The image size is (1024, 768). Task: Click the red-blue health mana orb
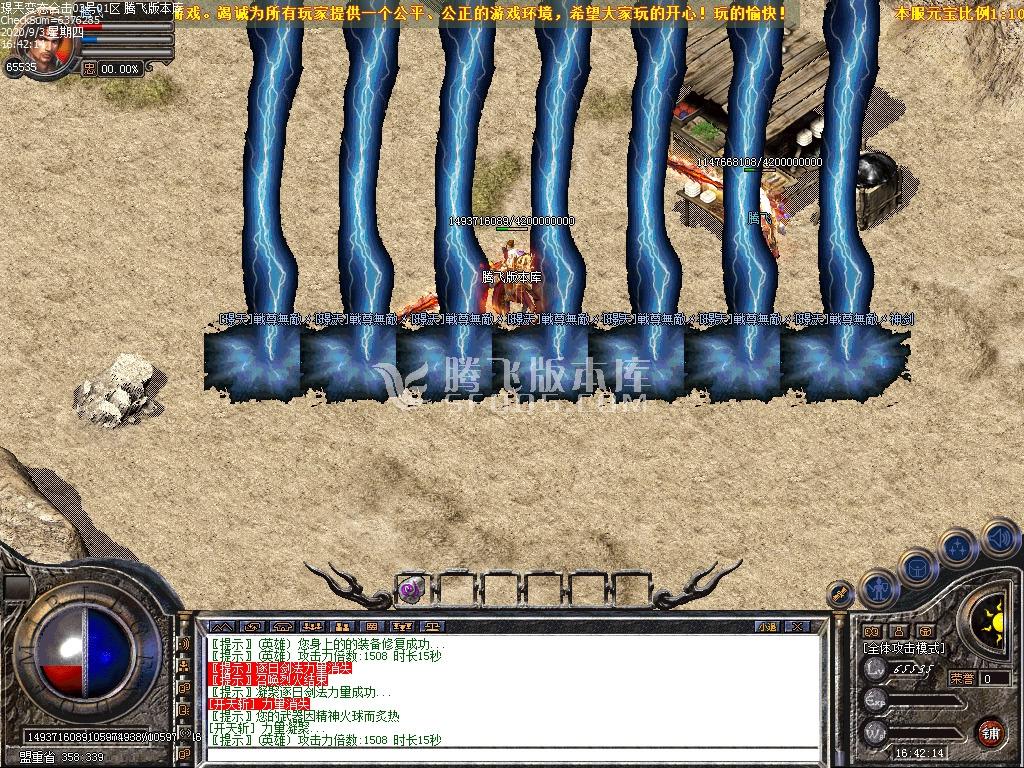point(84,651)
